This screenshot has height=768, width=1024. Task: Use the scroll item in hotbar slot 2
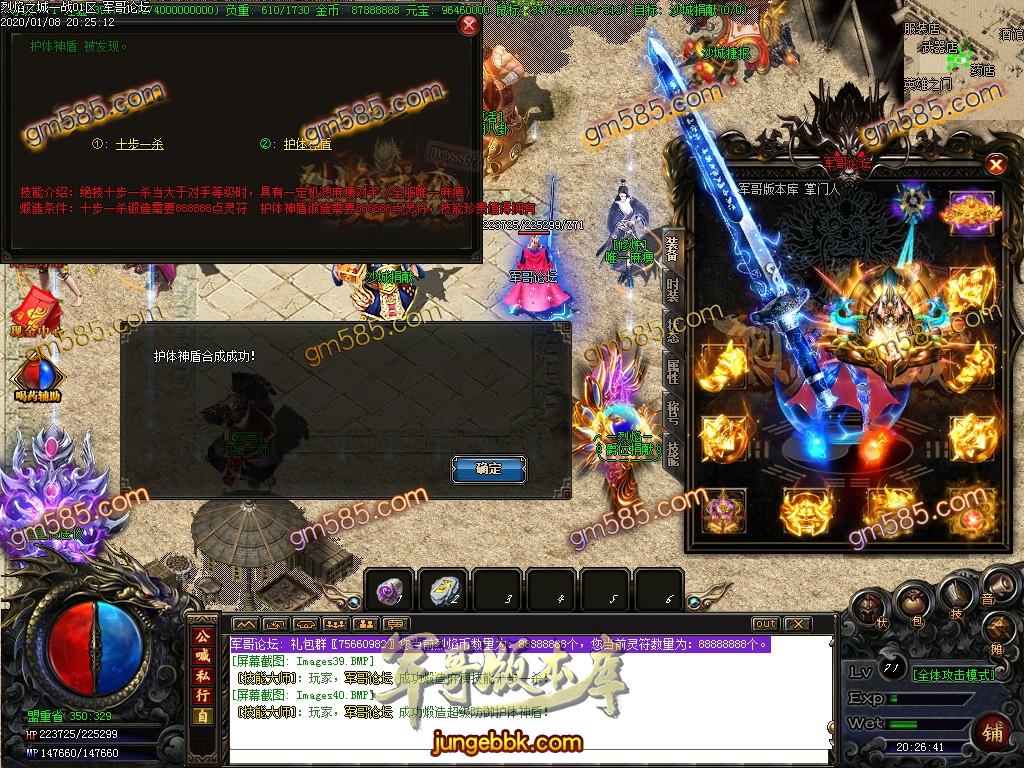coord(444,590)
